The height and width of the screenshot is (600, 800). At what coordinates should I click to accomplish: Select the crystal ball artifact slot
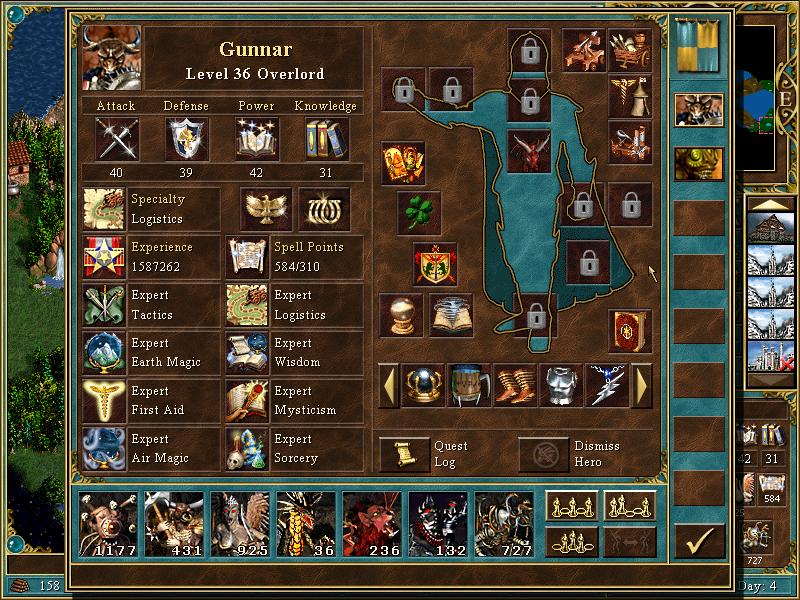(x=400, y=315)
